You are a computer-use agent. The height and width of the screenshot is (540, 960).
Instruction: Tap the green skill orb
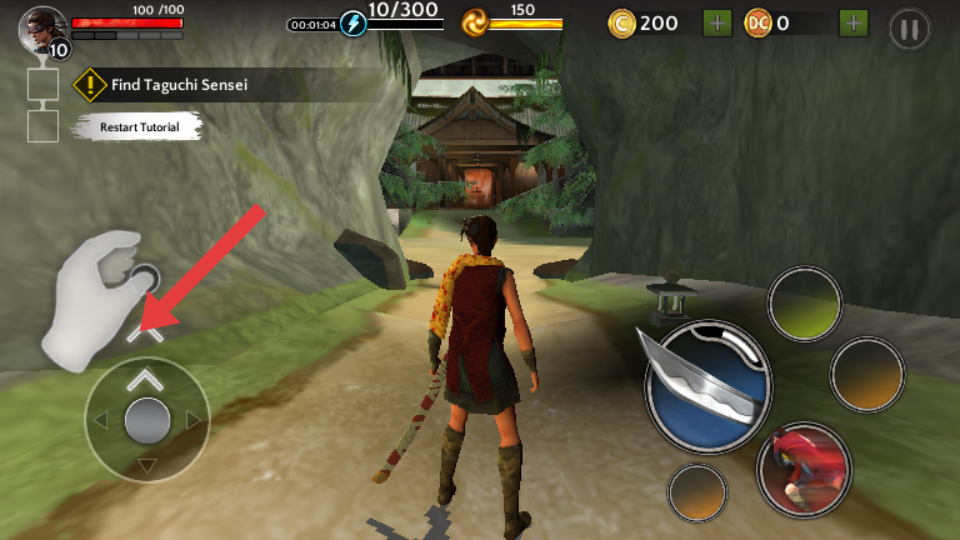point(805,303)
